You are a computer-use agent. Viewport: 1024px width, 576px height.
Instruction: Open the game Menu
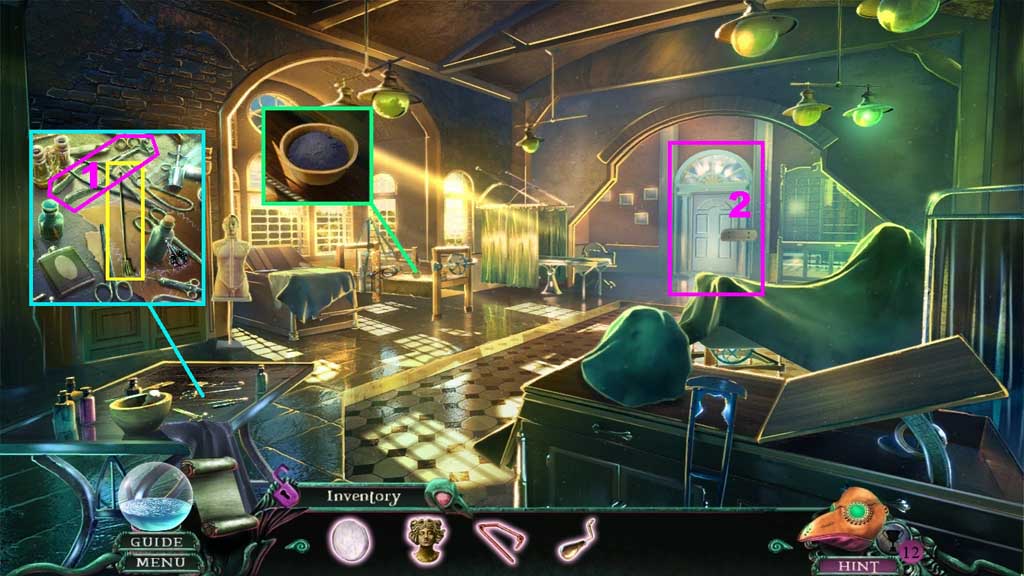tap(157, 562)
